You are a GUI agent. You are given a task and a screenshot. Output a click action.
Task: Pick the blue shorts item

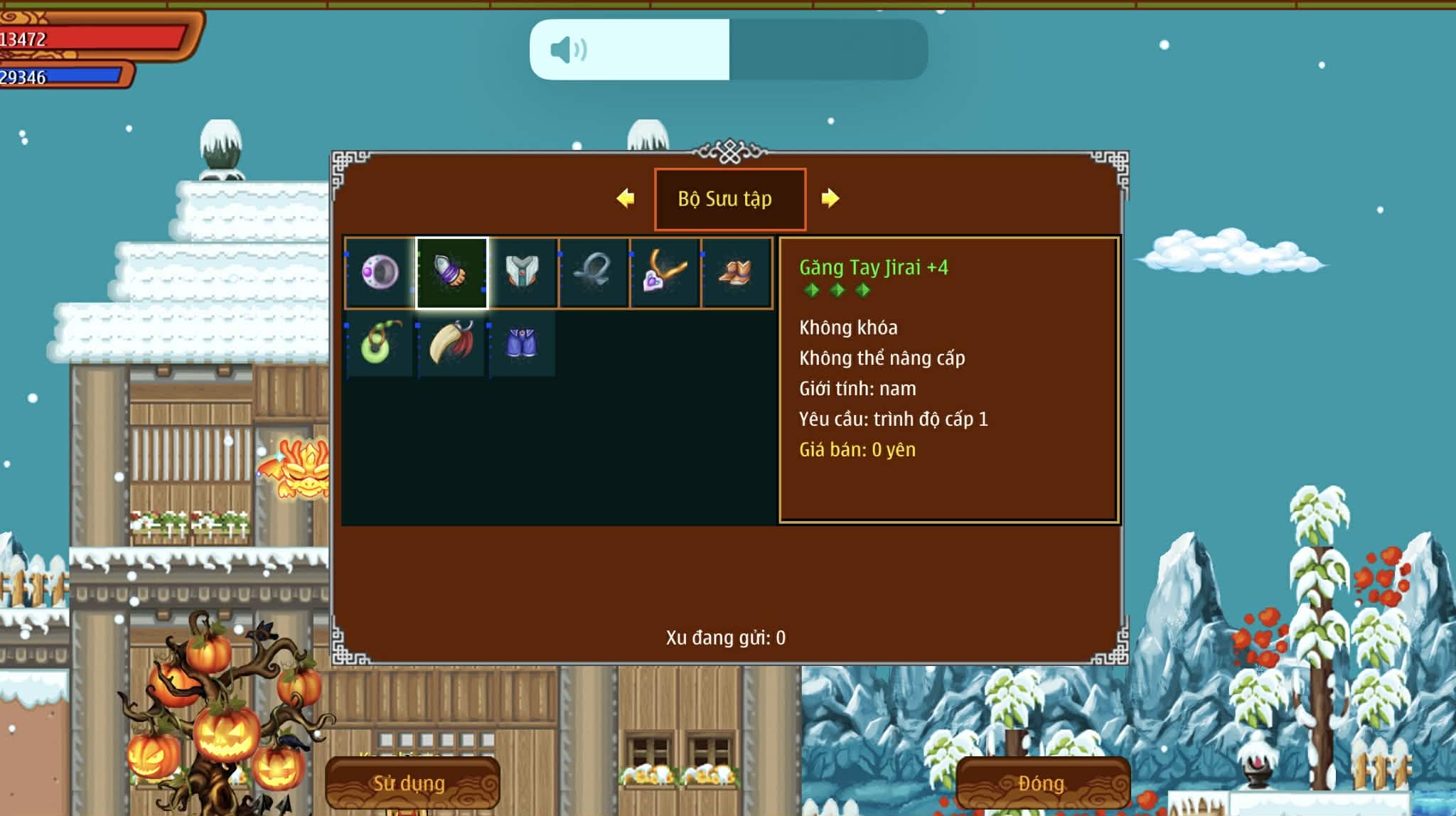(x=521, y=343)
